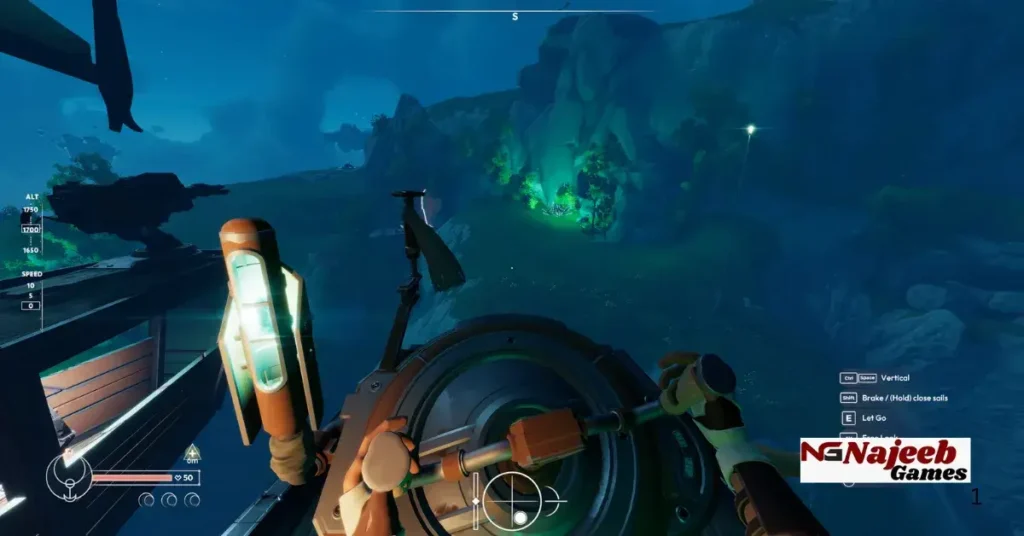
Task: Click the compass heading bar showing S
Action: tap(514, 14)
